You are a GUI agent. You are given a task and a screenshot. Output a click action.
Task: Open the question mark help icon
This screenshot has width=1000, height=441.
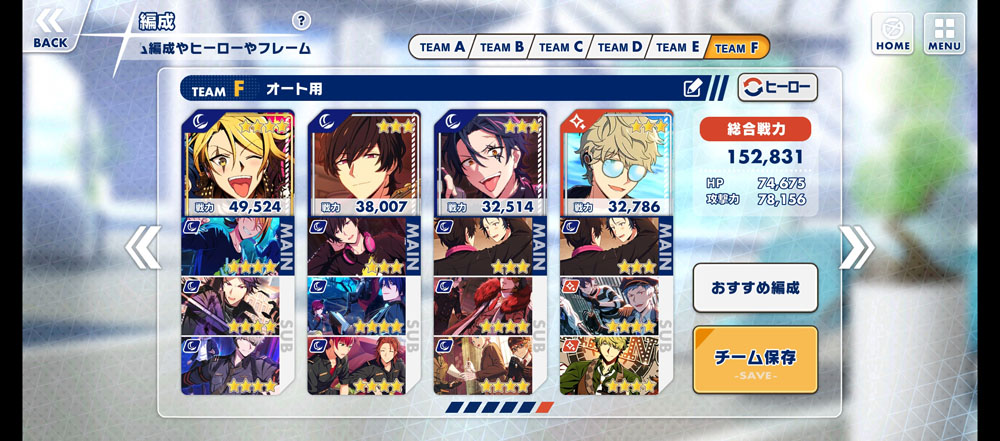tap(302, 20)
